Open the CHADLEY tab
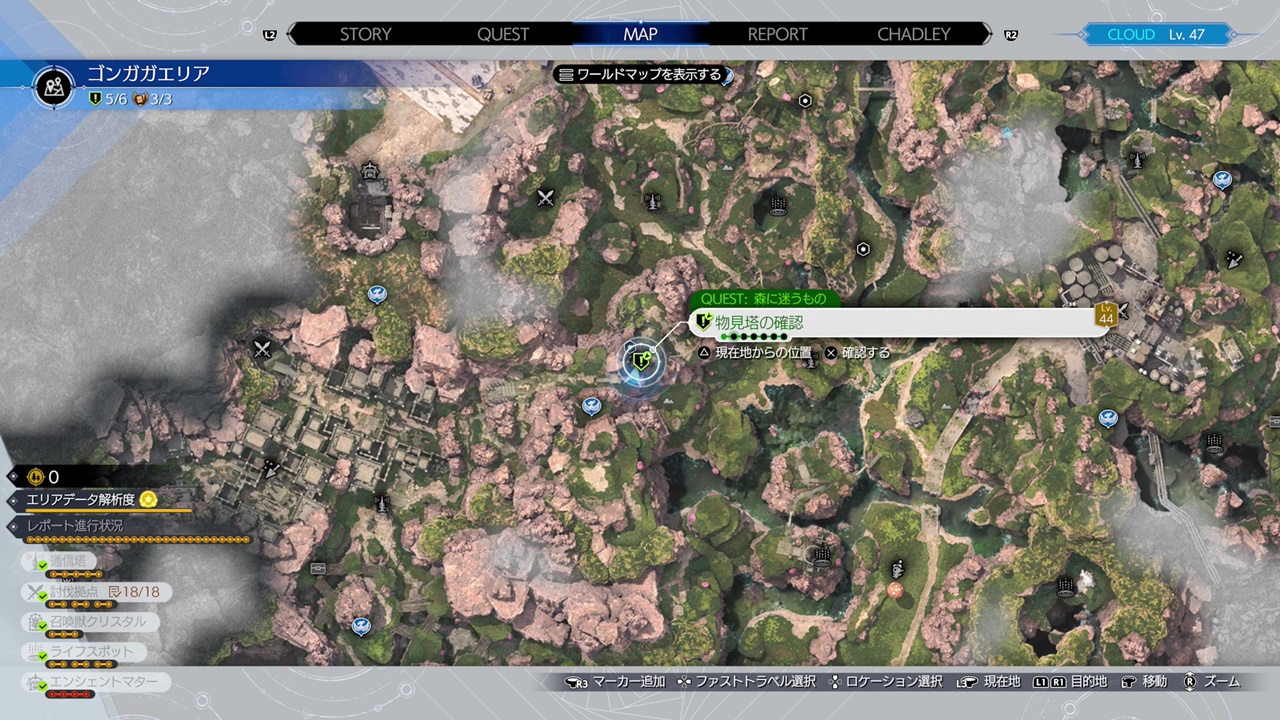Viewport: 1280px width, 720px height. (913, 34)
